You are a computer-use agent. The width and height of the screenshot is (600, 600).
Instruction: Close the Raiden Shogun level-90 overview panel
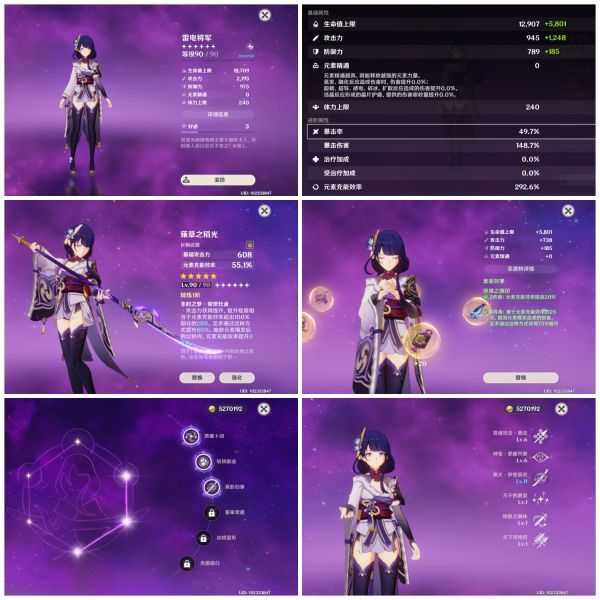[x=264, y=14]
